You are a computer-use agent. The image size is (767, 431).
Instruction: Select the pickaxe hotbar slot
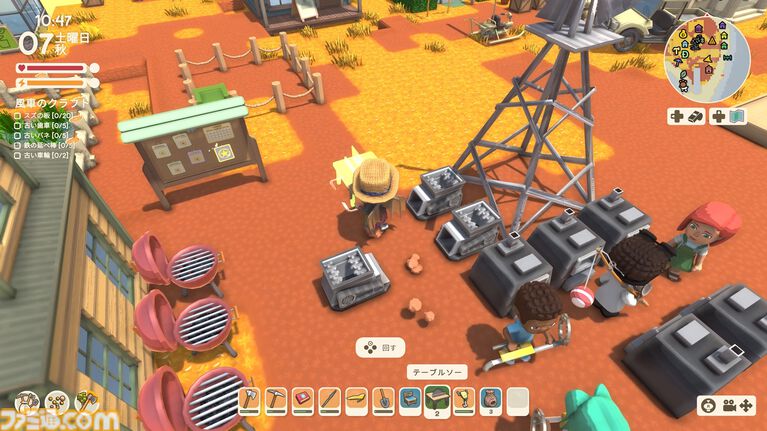click(x=277, y=400)
